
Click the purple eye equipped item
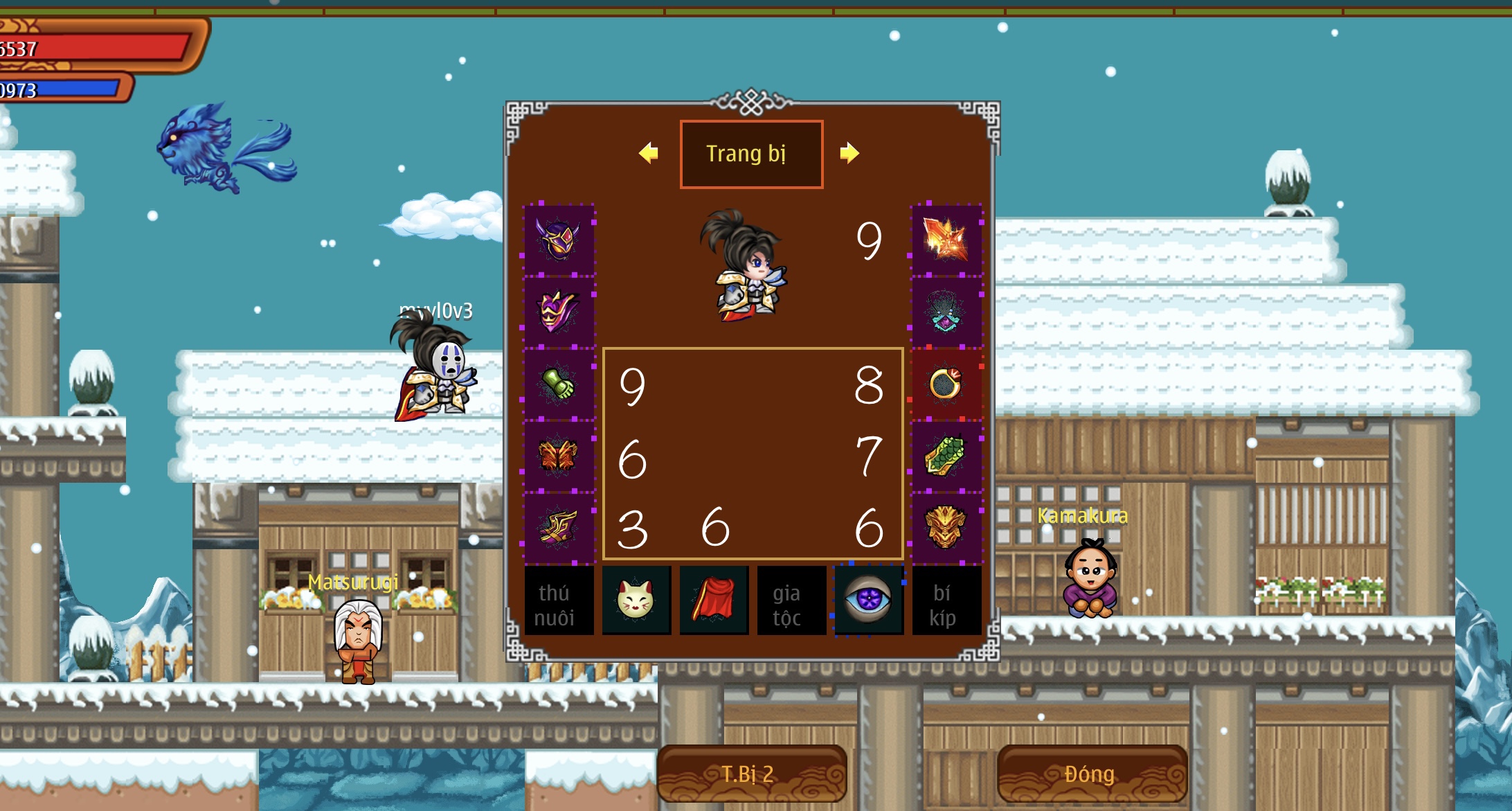[x=869, y=601]
